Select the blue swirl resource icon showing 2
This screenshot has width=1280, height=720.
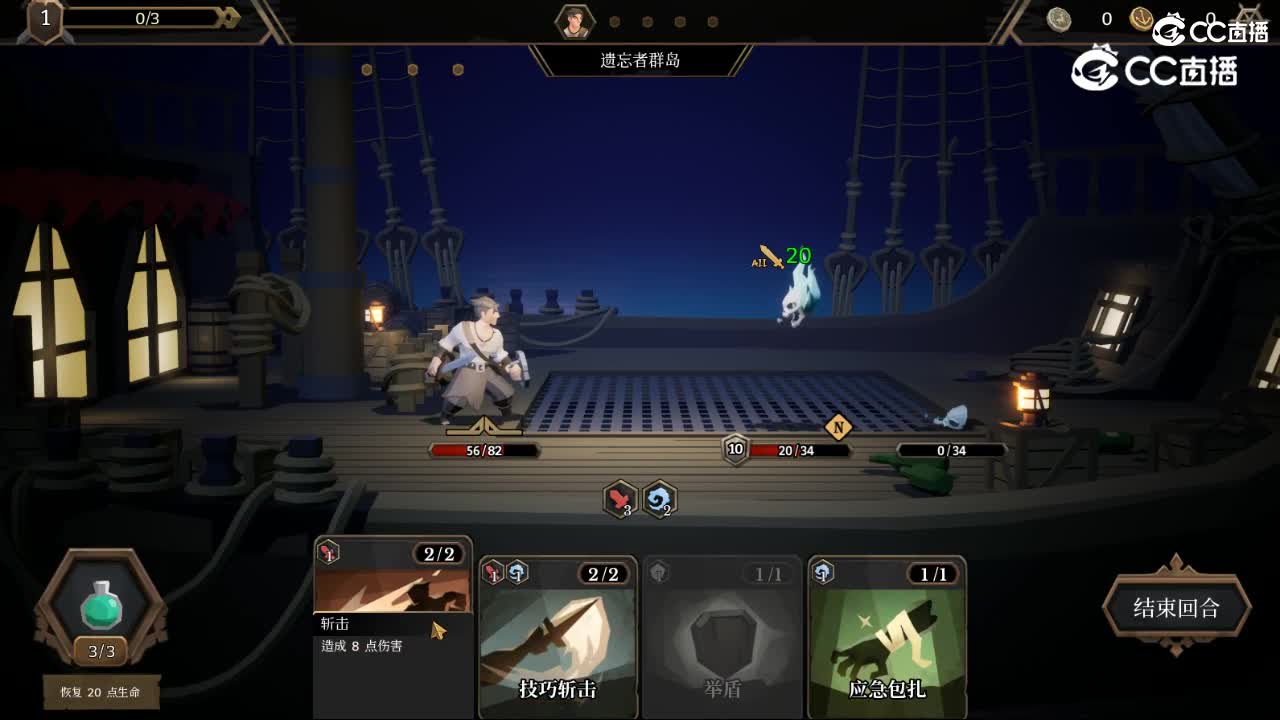pos(658,500)
